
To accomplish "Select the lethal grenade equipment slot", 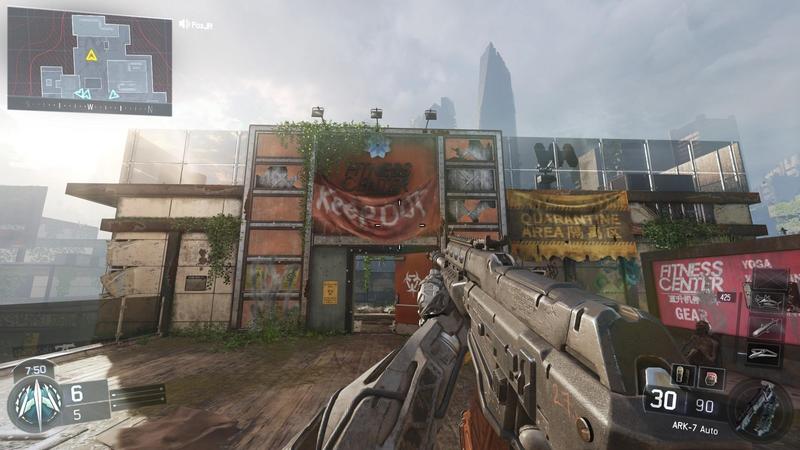I will (680, 376).
